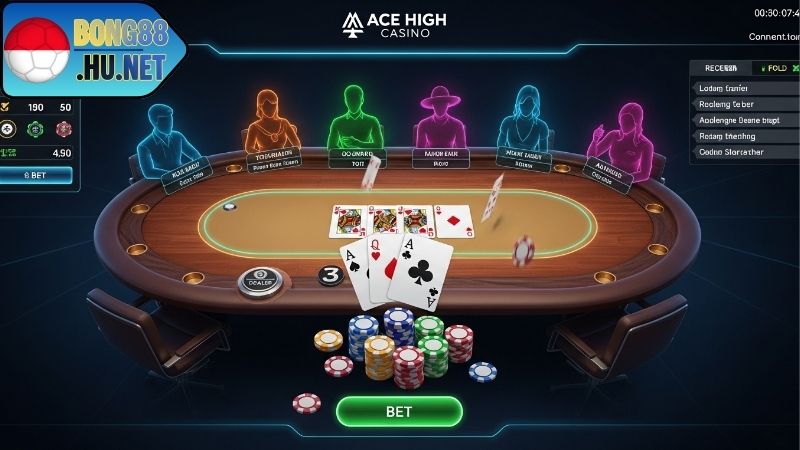Select the white chip icon in the side panel
This screenshot has width=800, height=450.
(x=8, y=128)
